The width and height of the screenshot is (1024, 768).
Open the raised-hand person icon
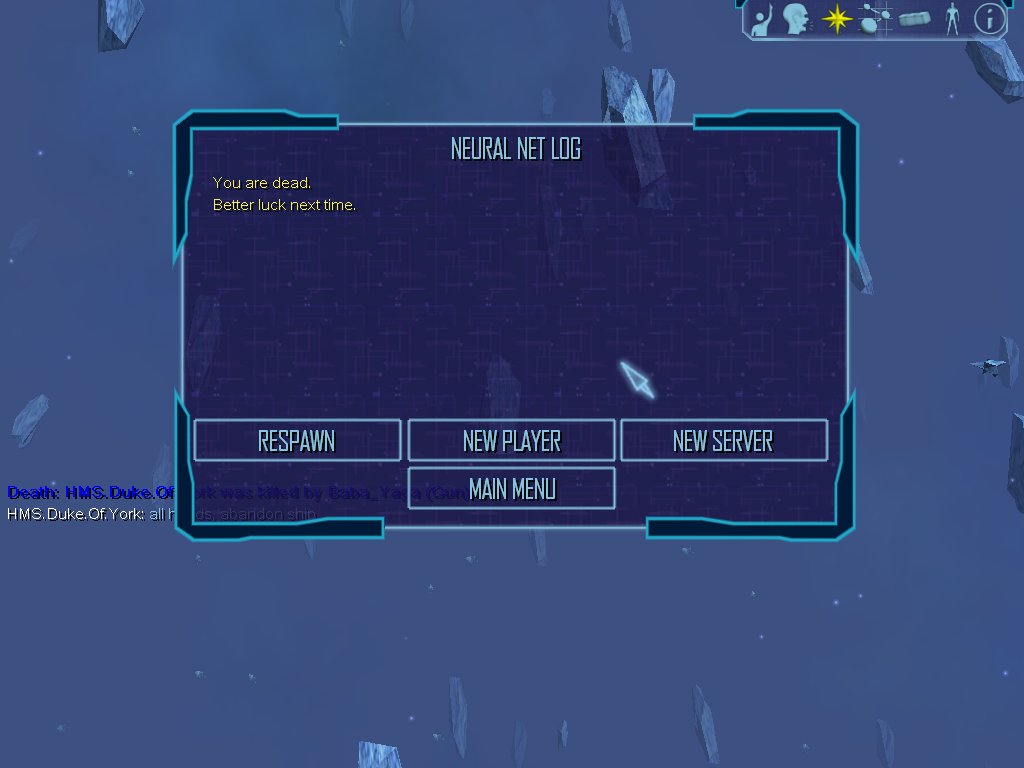(x=762, y=20)
